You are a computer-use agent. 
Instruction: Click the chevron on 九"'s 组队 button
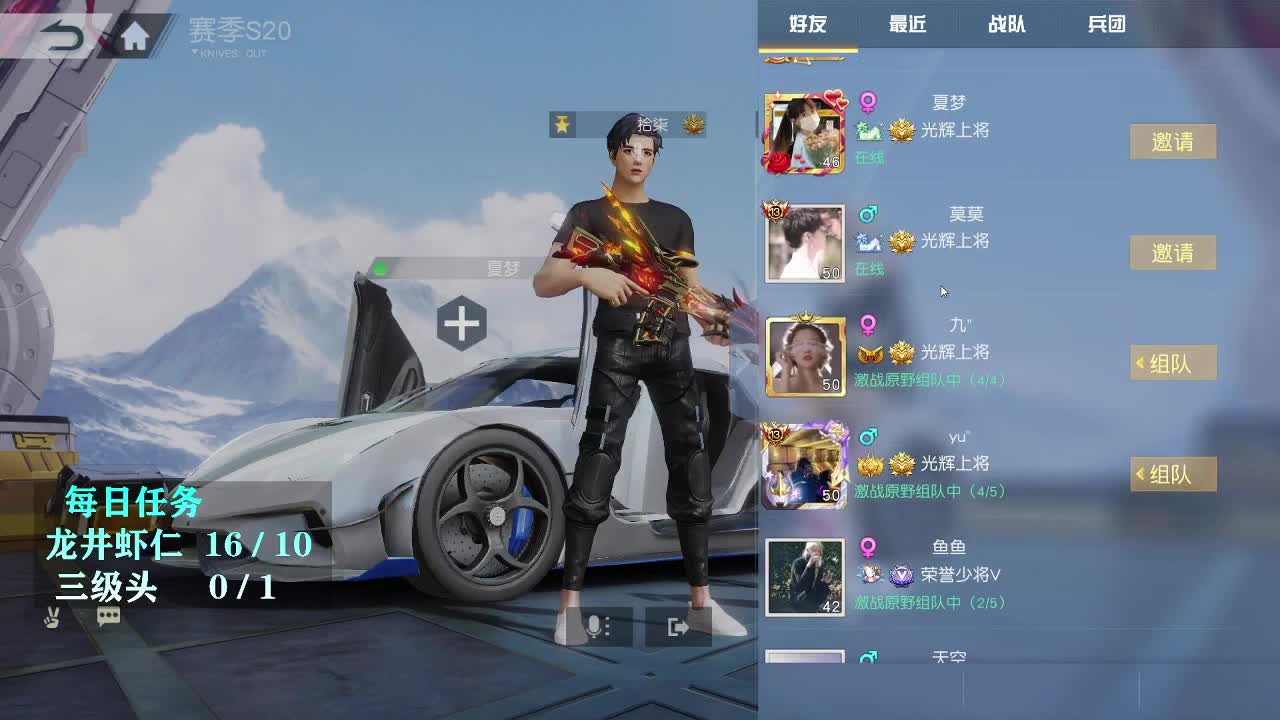1139,364
